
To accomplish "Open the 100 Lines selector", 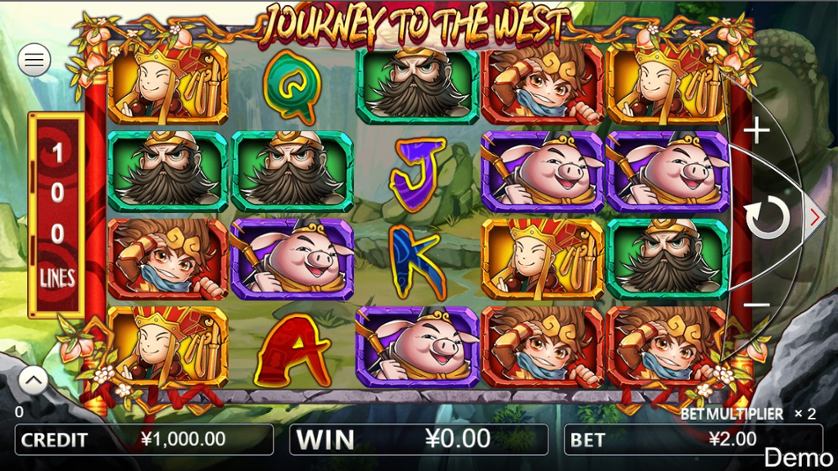I will pos(57,214).
